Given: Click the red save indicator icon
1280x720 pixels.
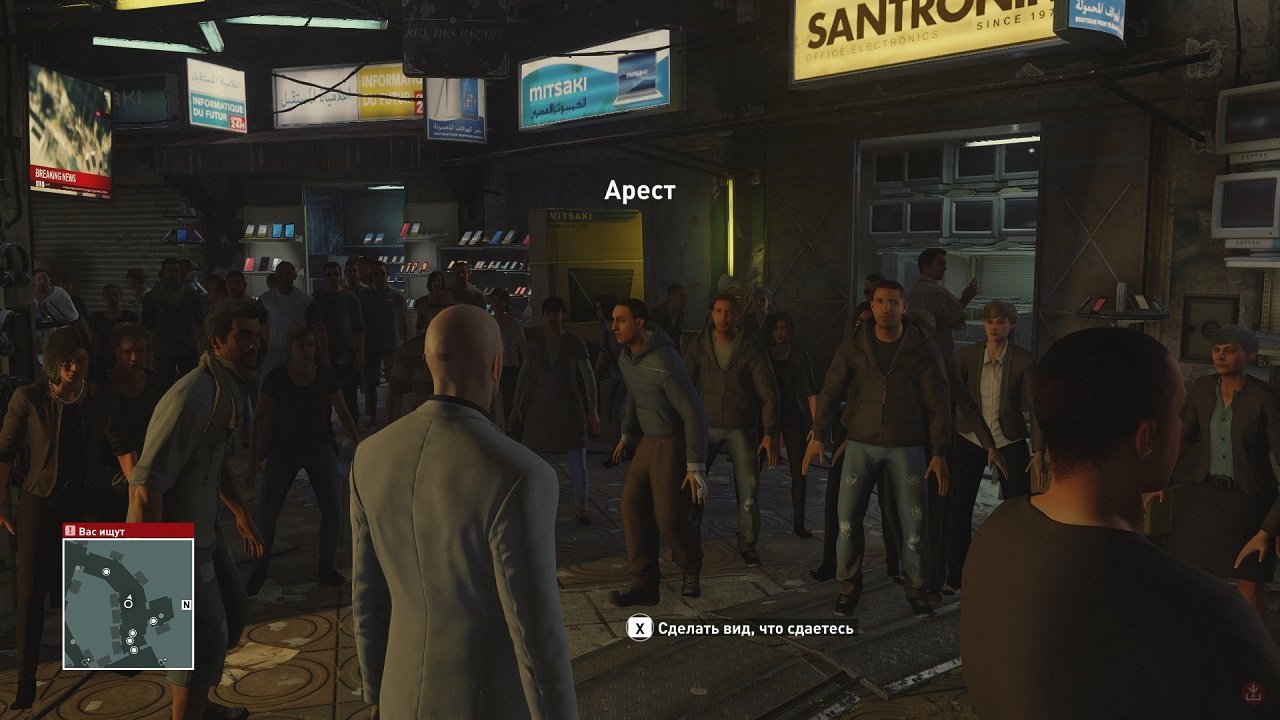Looking at the screenshot, I should coord(1253,692).
